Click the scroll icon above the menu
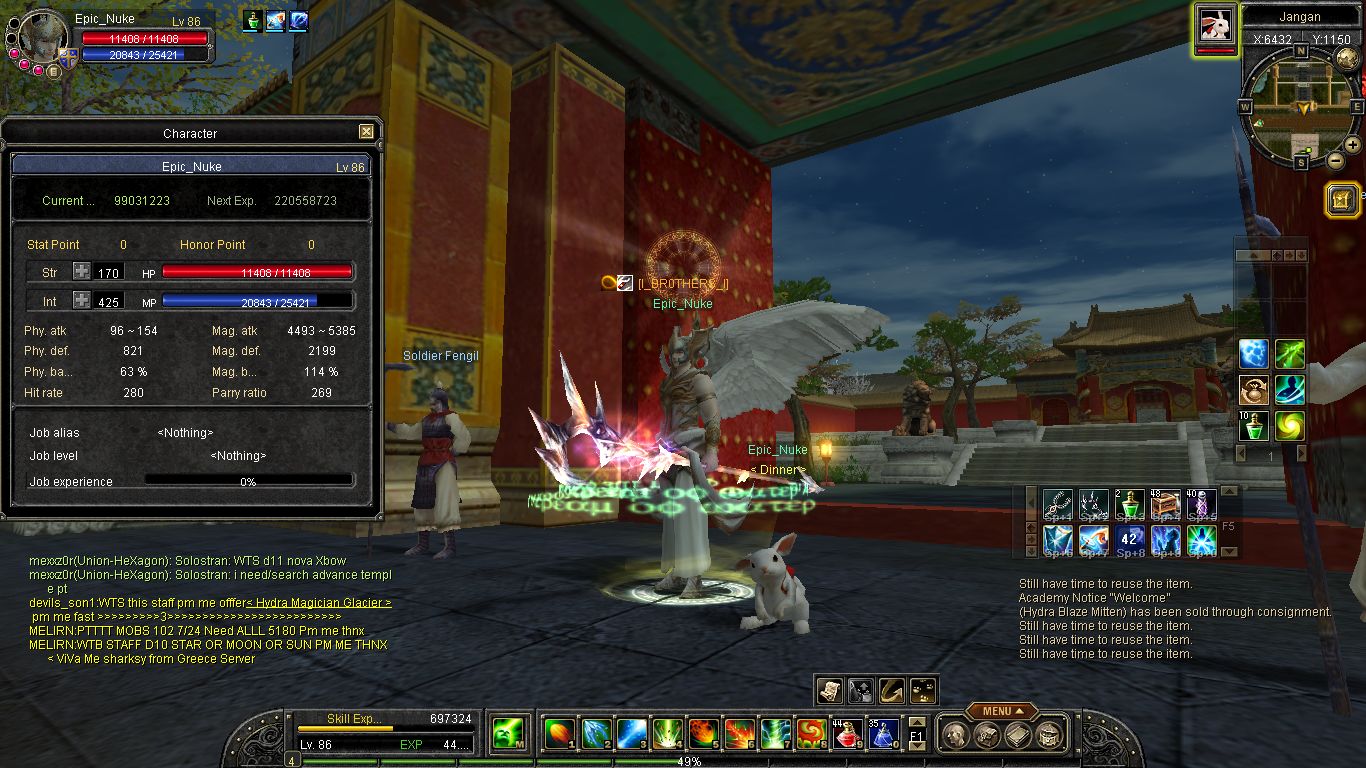Image resolution: width=1366 pixels, height=768 pixels. coord(829,689)
